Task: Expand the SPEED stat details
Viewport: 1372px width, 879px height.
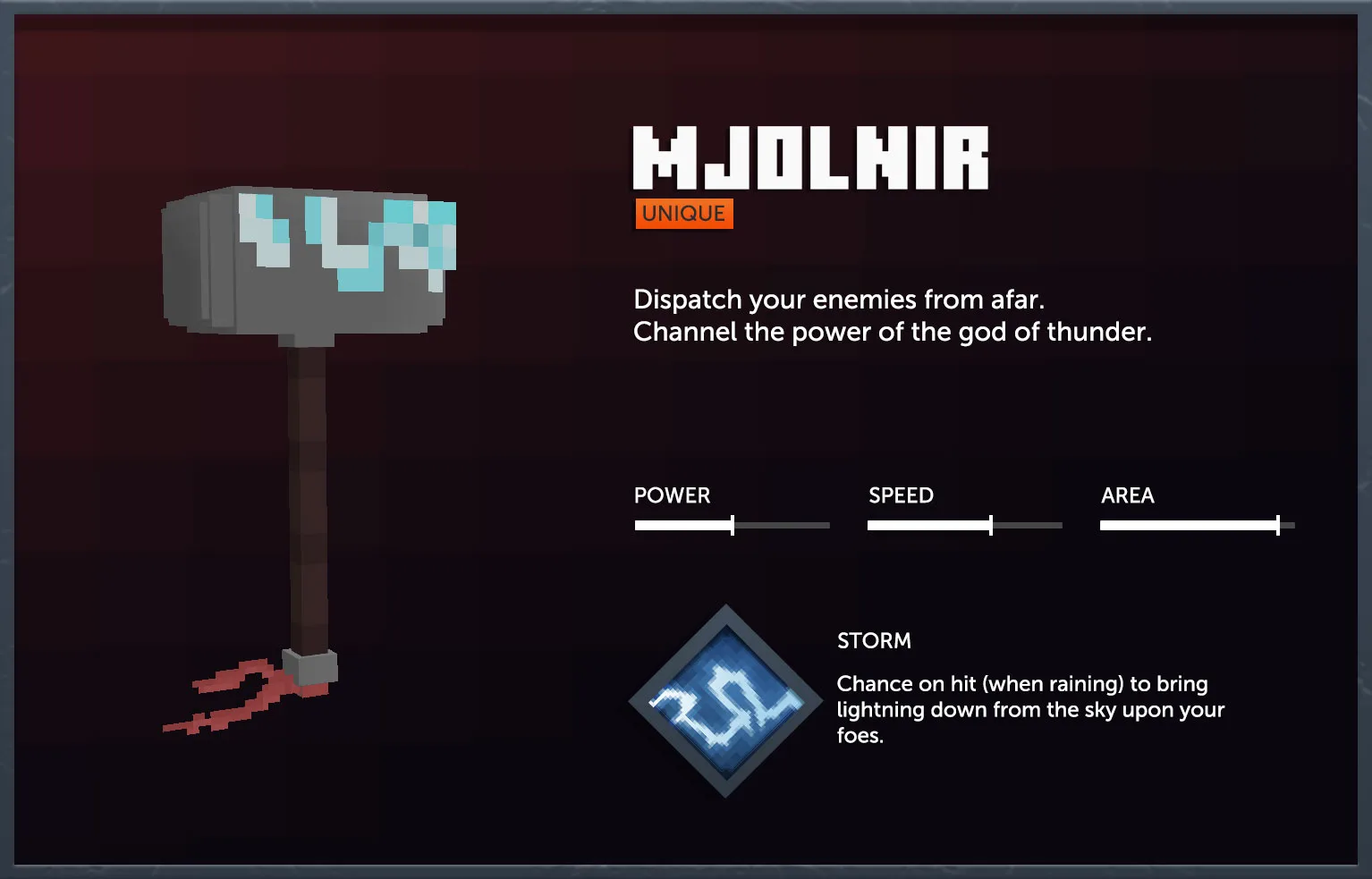Action: pos(900,495)
